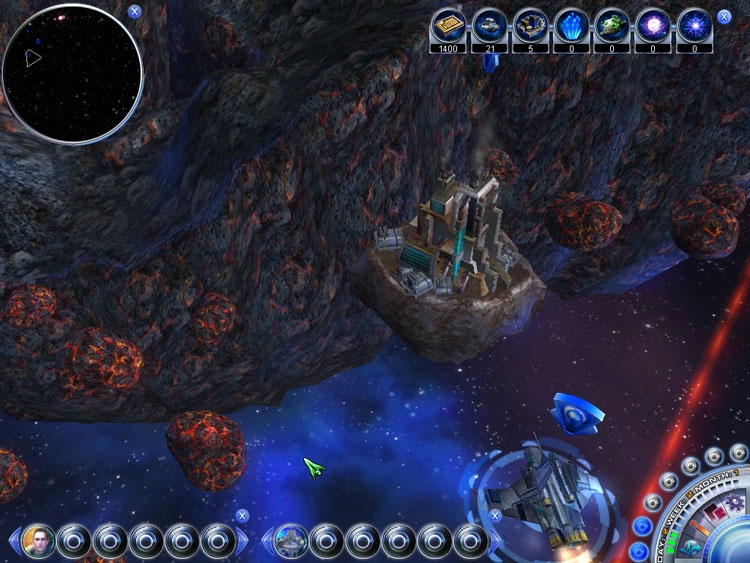The image size is (750, 563).
Task: Close the station list bar
Action: click(495, 516)
